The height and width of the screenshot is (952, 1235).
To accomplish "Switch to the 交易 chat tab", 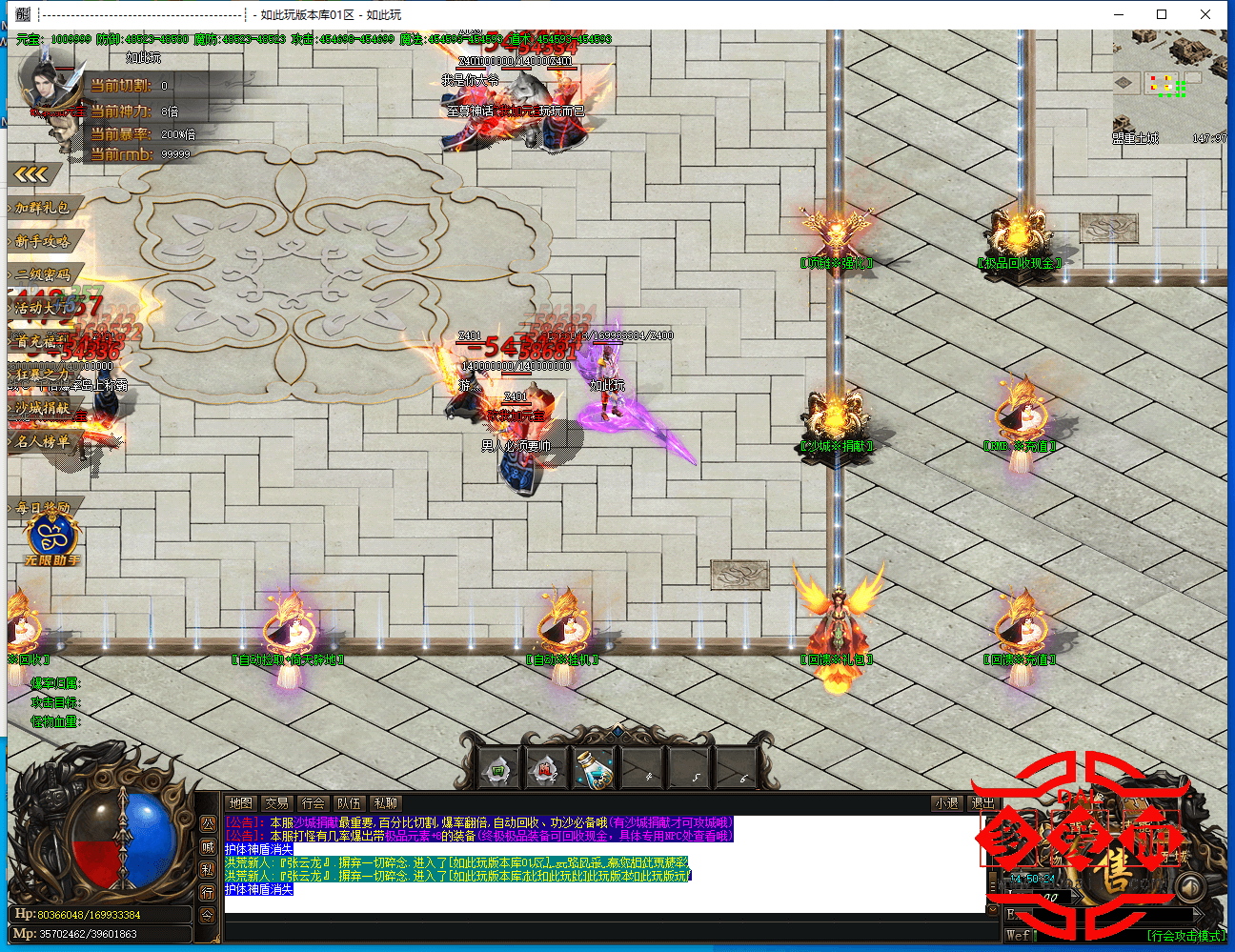I will (x=277, y=802).
